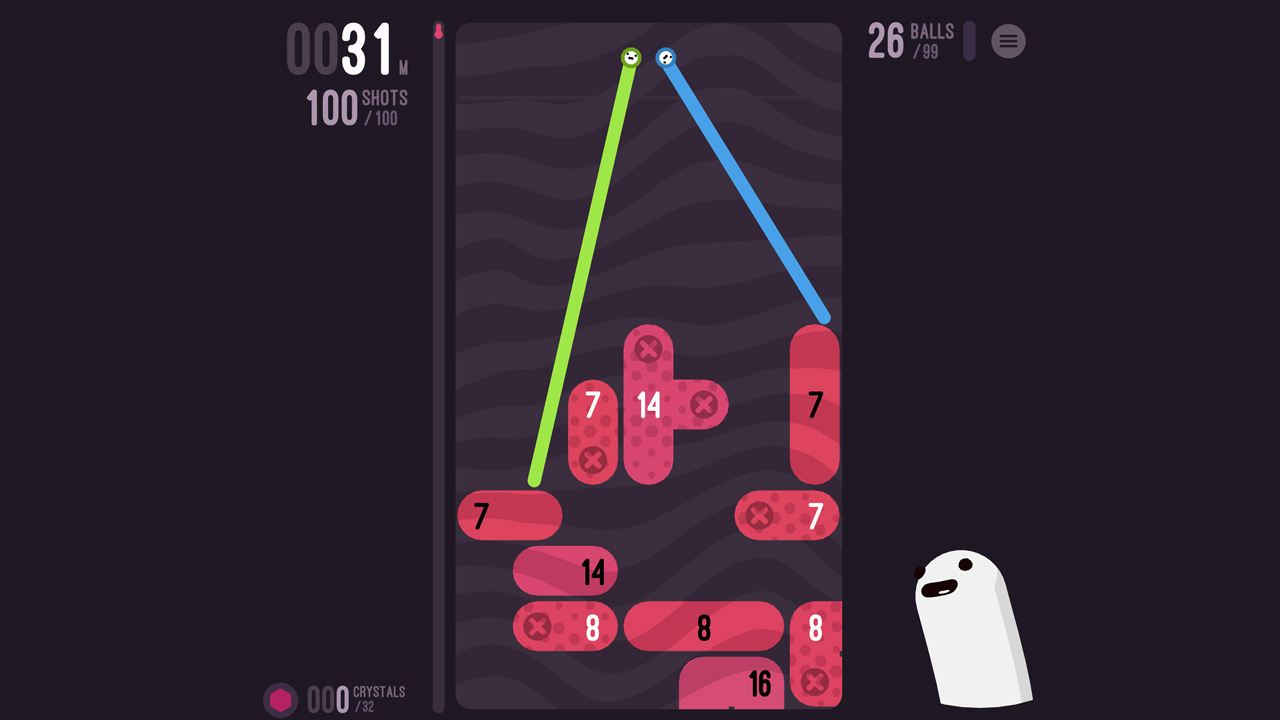The width and height of the screenshot is (1280, 720).
Task: Click the pink crystal hexagon icon
Action: pyautogui.click(x=281, y=698)
